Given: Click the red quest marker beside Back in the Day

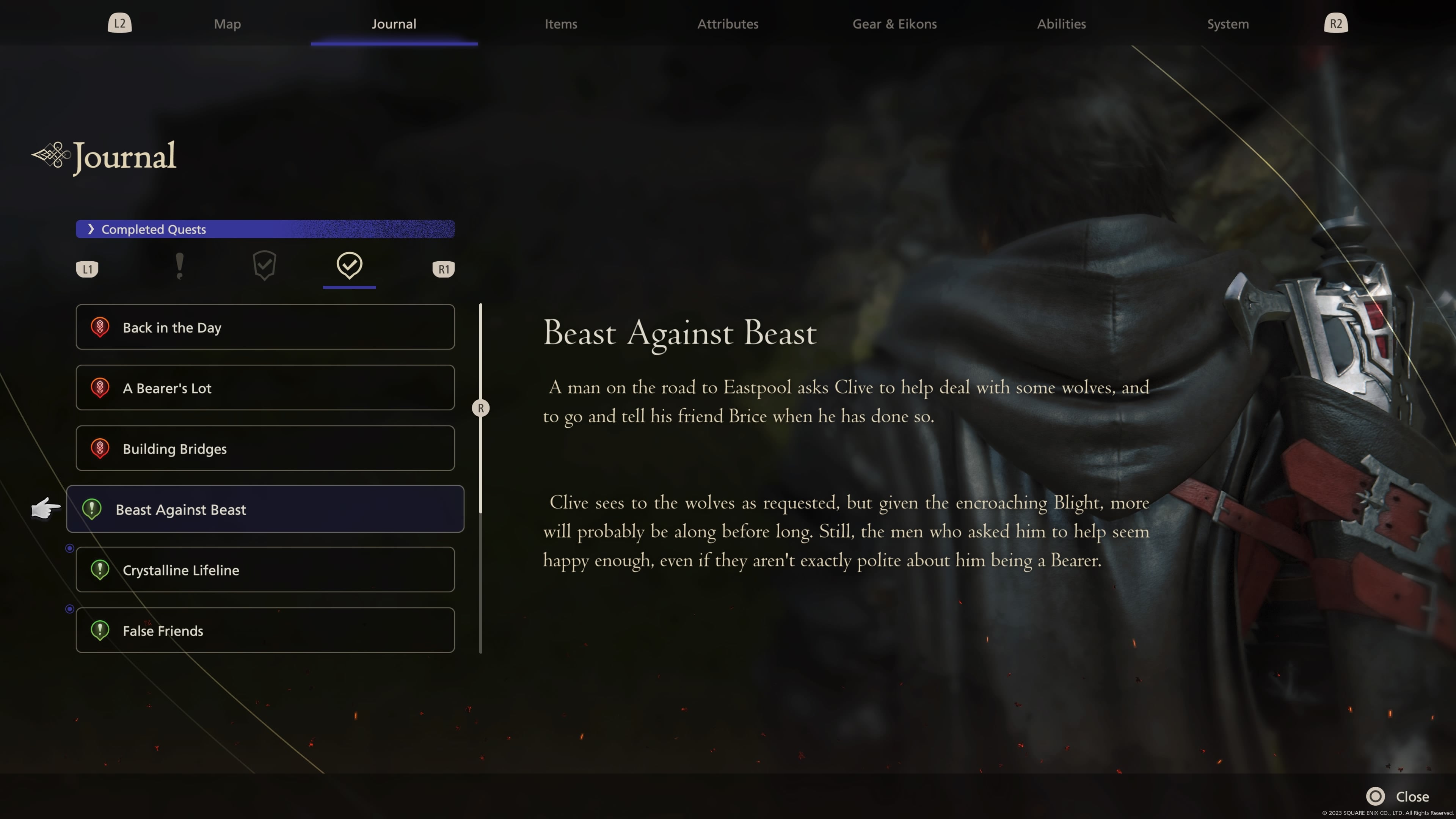Looking at the screenshot, I should tap(100, 327).
